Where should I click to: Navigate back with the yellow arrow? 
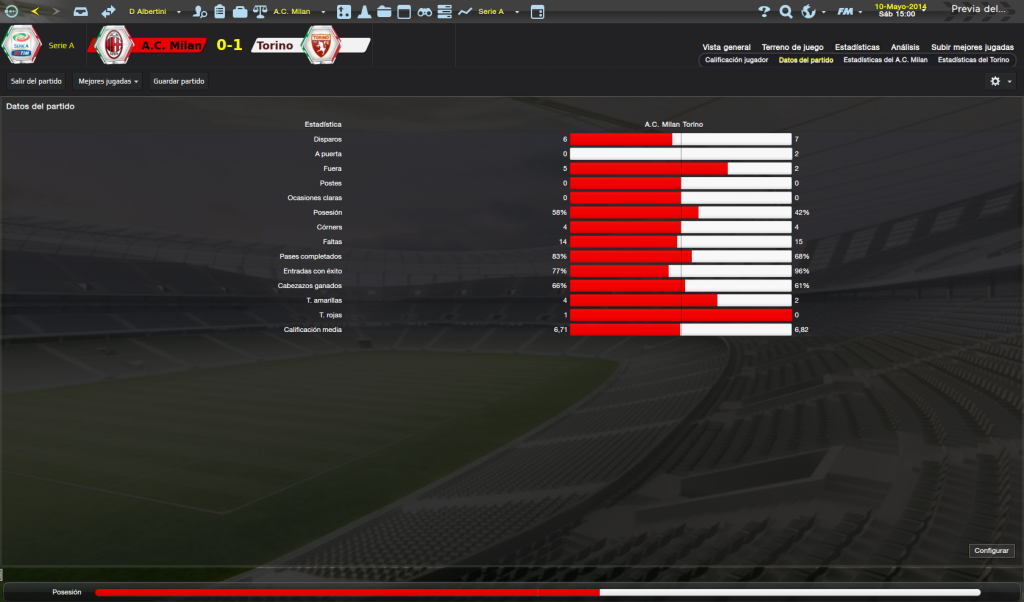click(36, 12)
